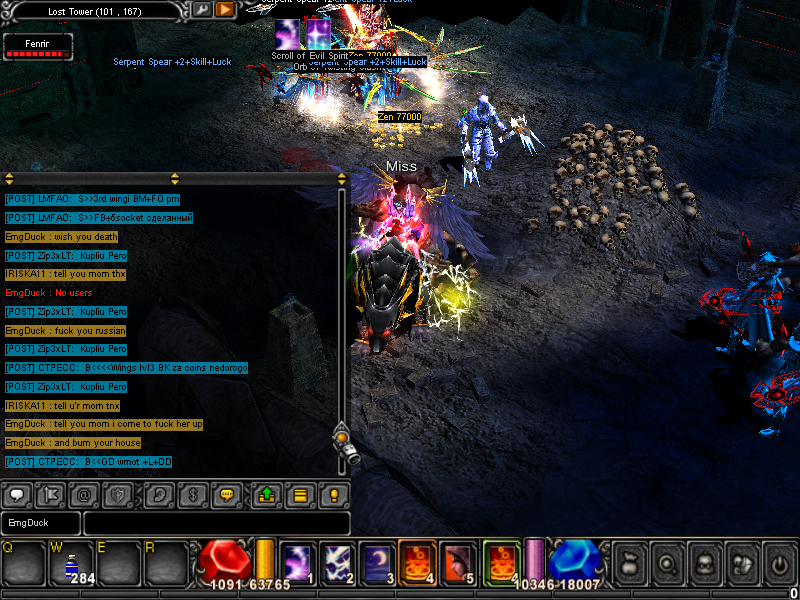800x600 pixels.
Task: Click the orange play arrow button
Action: point(225,10)
